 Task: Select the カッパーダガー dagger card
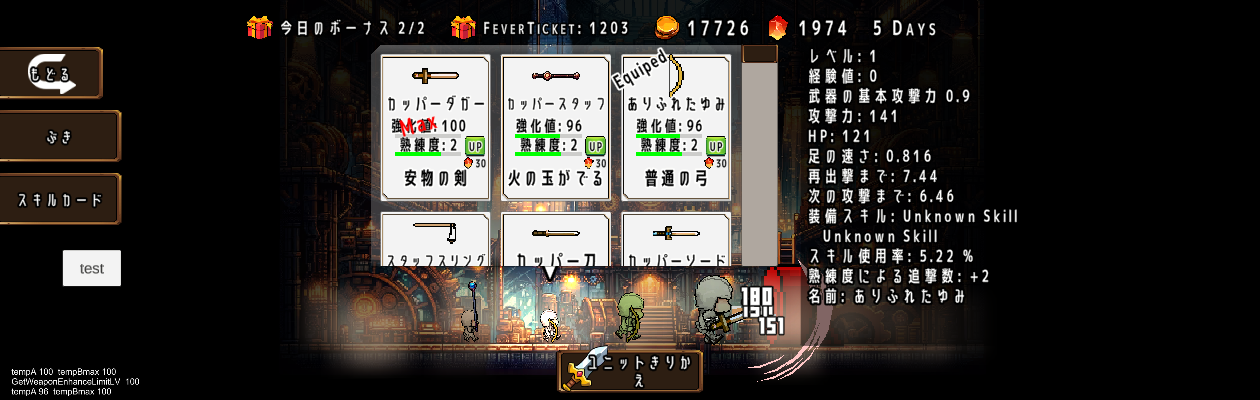coord(435,125)
